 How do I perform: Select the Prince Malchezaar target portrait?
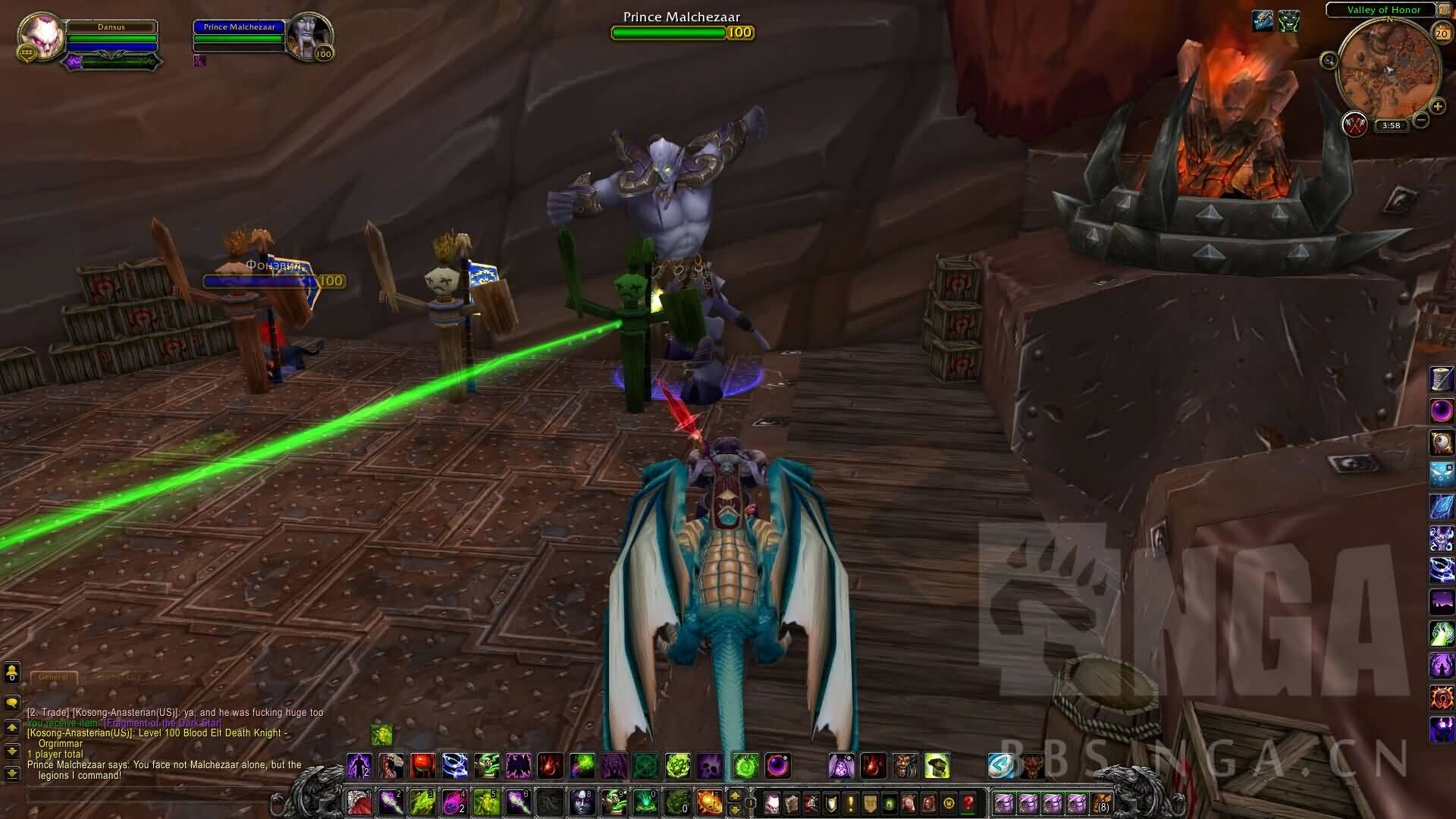tap(309, 34)
